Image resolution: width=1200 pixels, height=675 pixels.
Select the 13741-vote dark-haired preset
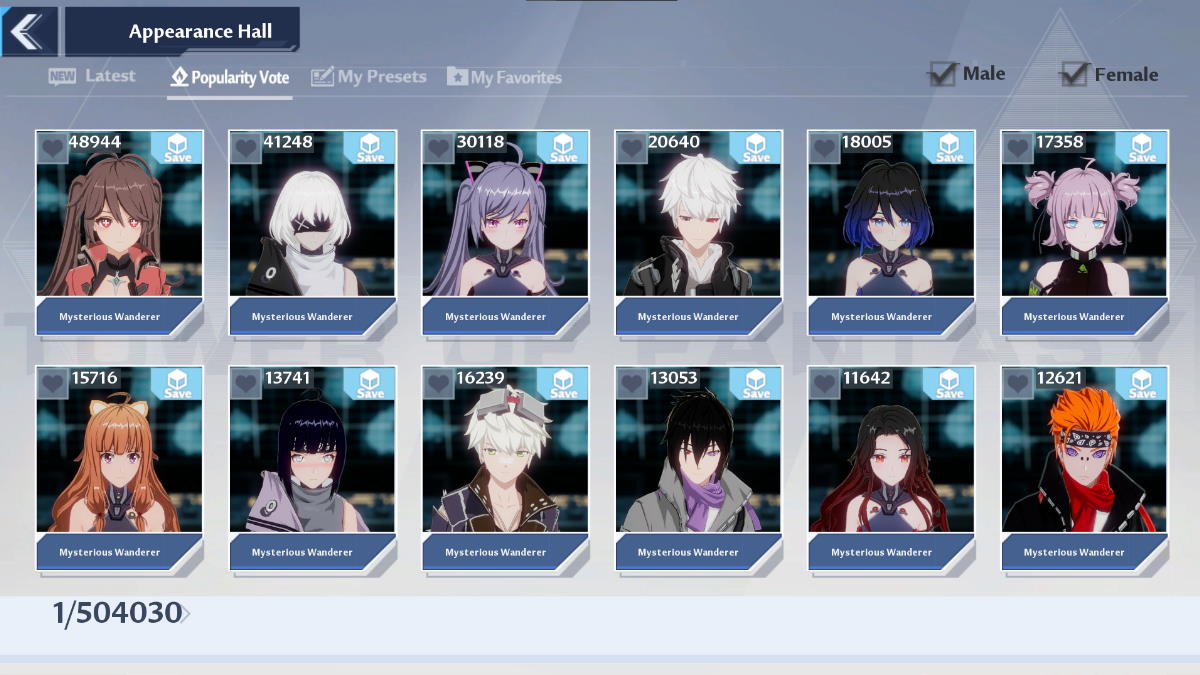[x=312, y=460]
